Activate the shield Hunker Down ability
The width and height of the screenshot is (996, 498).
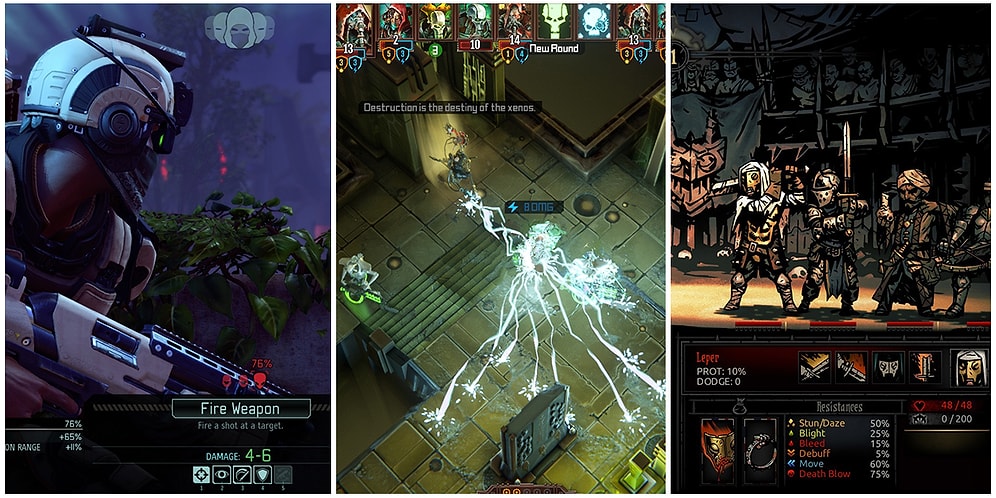pos(262,476)
